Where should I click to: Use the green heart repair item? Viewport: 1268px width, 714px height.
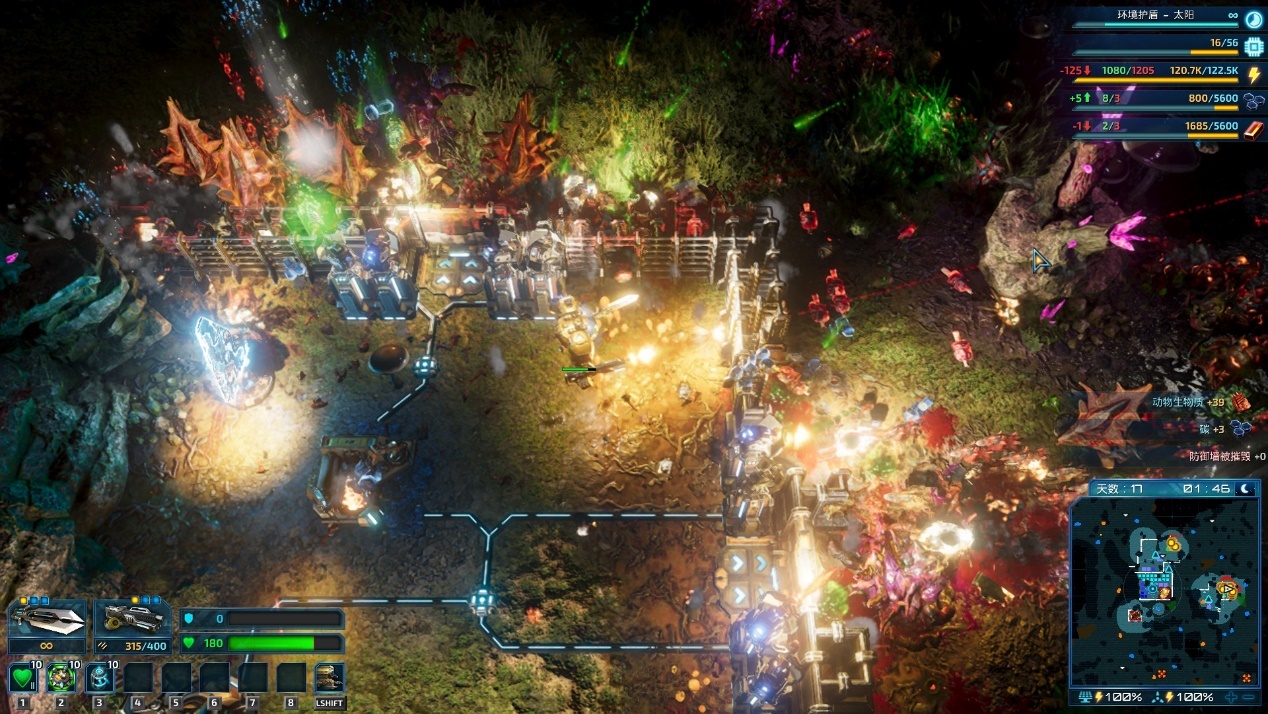(23, 678)
